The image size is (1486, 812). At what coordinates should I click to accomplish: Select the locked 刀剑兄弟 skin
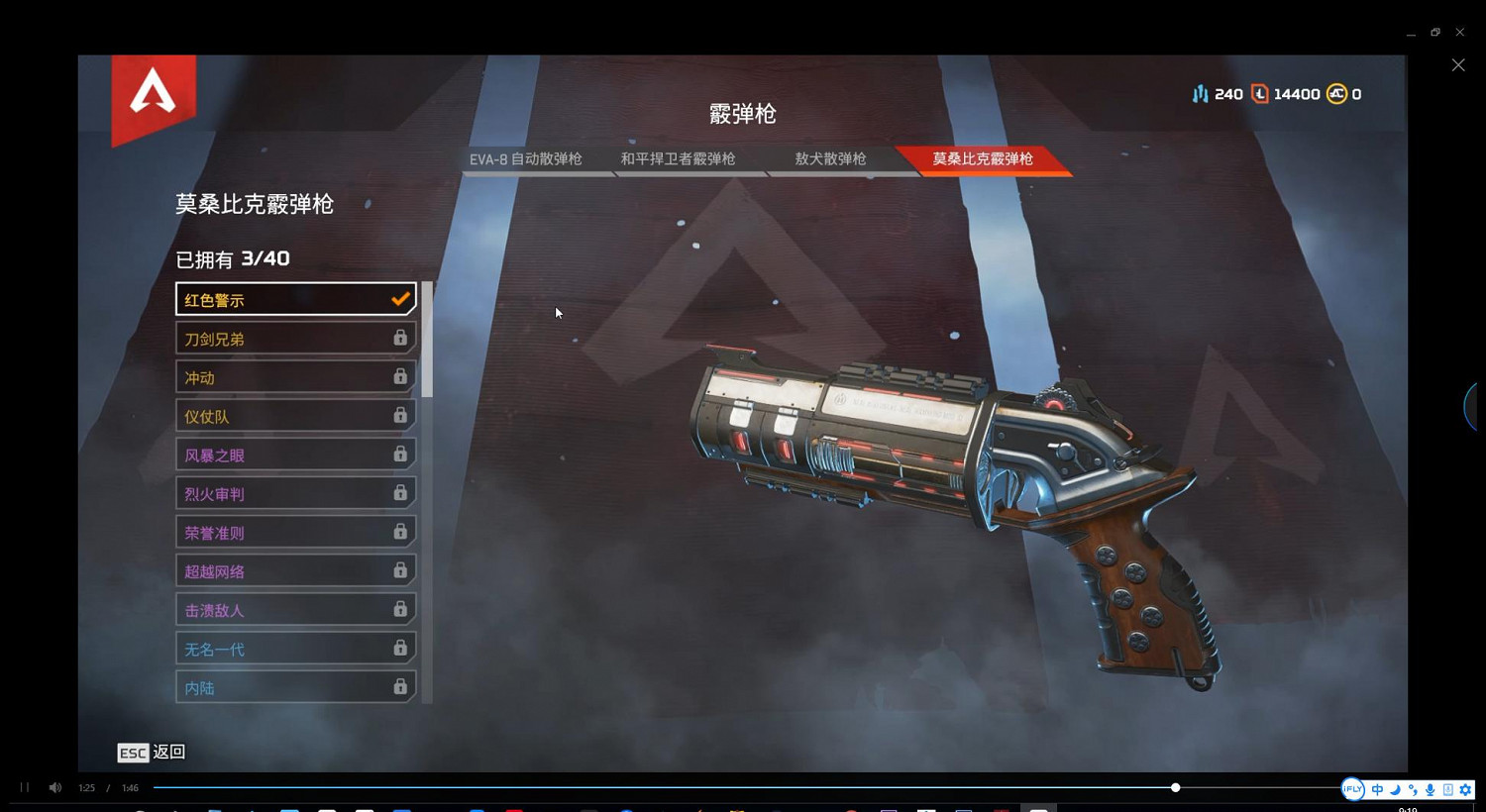point(295,338)
